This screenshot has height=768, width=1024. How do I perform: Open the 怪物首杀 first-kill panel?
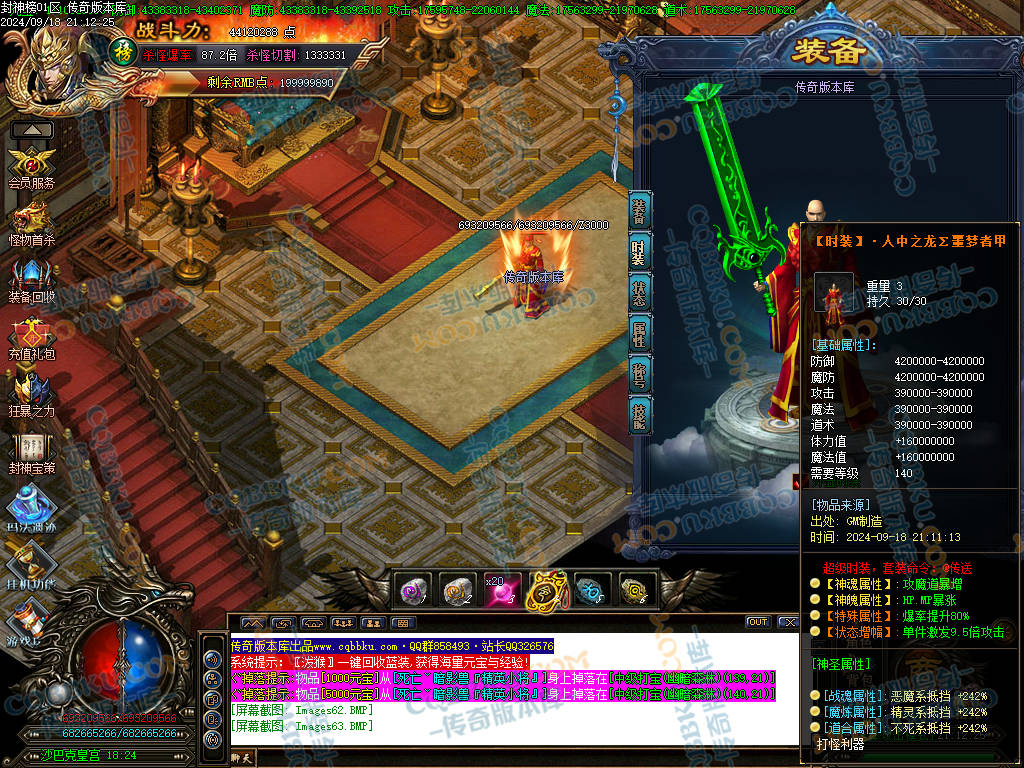pyautogui.click(x=31, y=220)
